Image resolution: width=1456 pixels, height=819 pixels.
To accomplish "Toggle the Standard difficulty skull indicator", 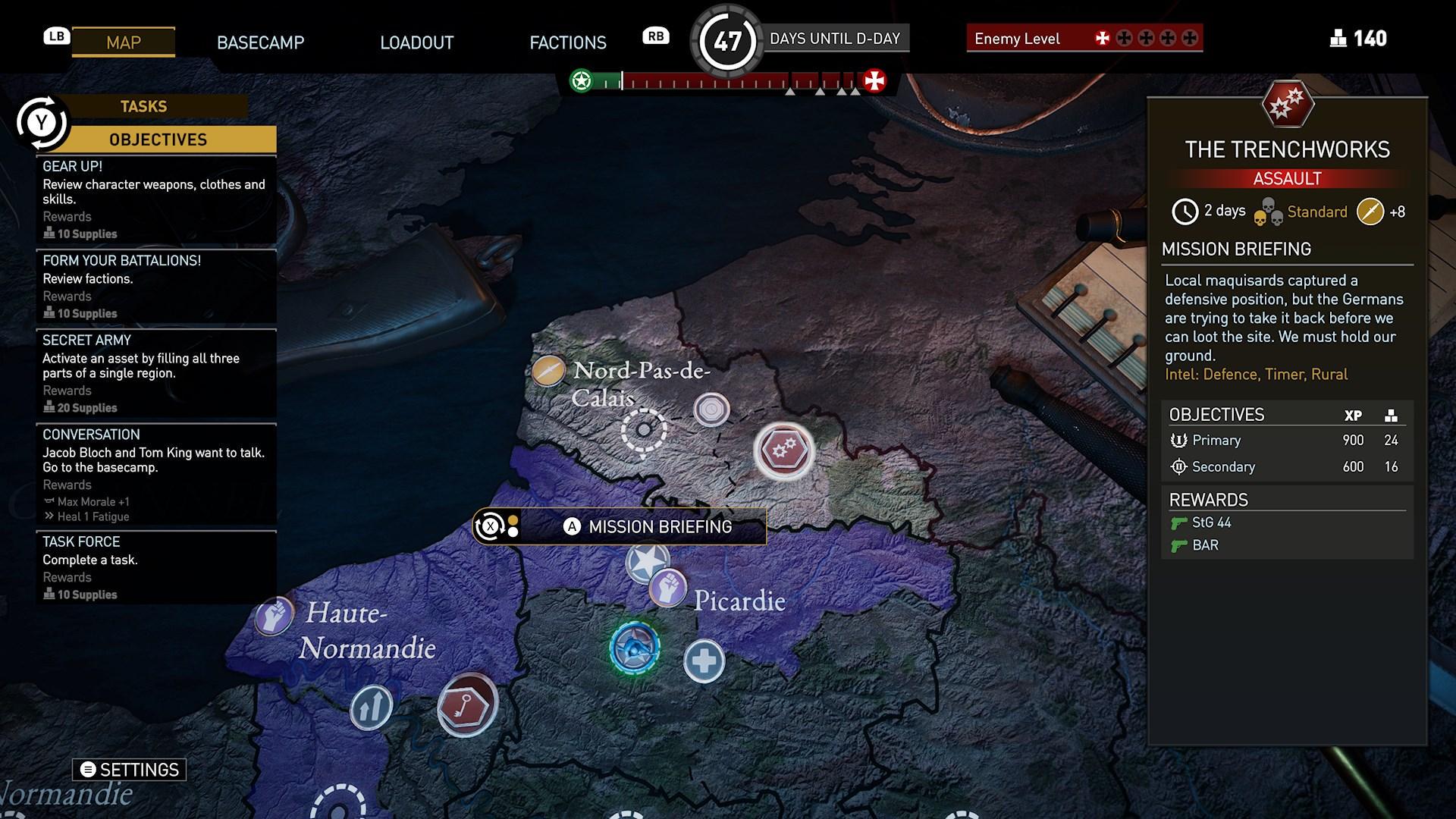I will tap(1269, 212).
